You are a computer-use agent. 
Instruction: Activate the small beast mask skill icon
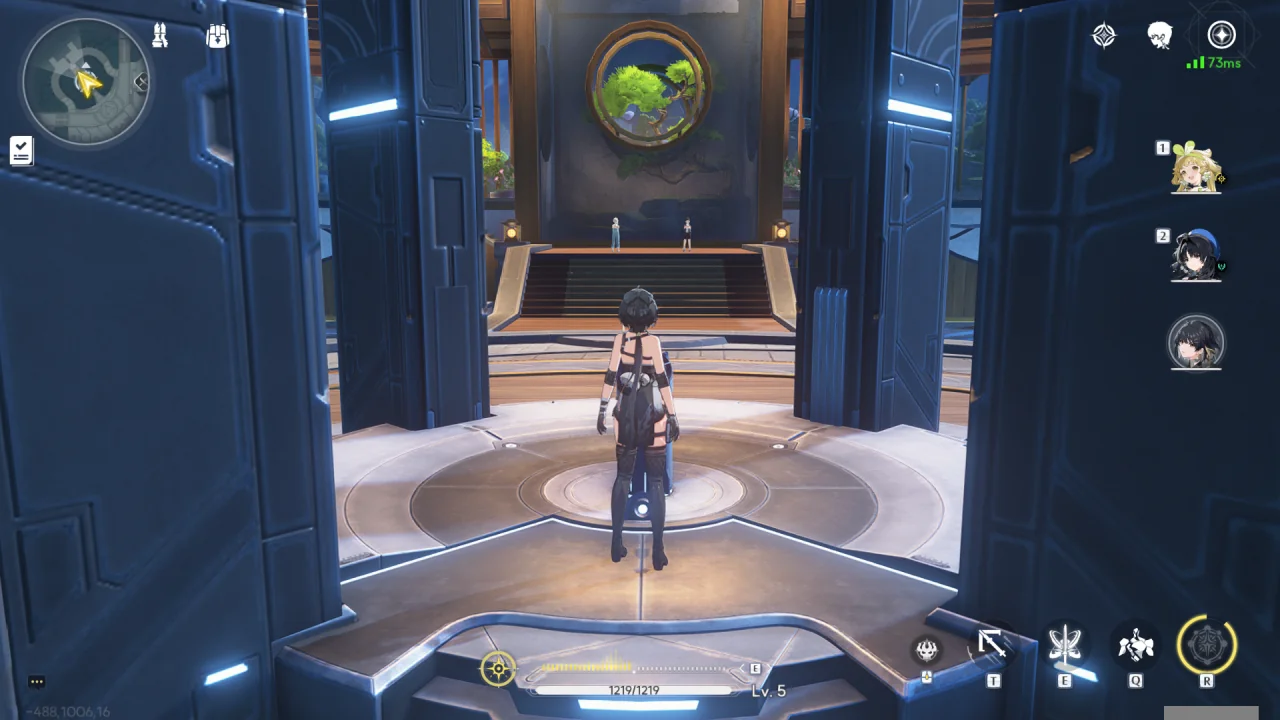(x=927, y=650)
